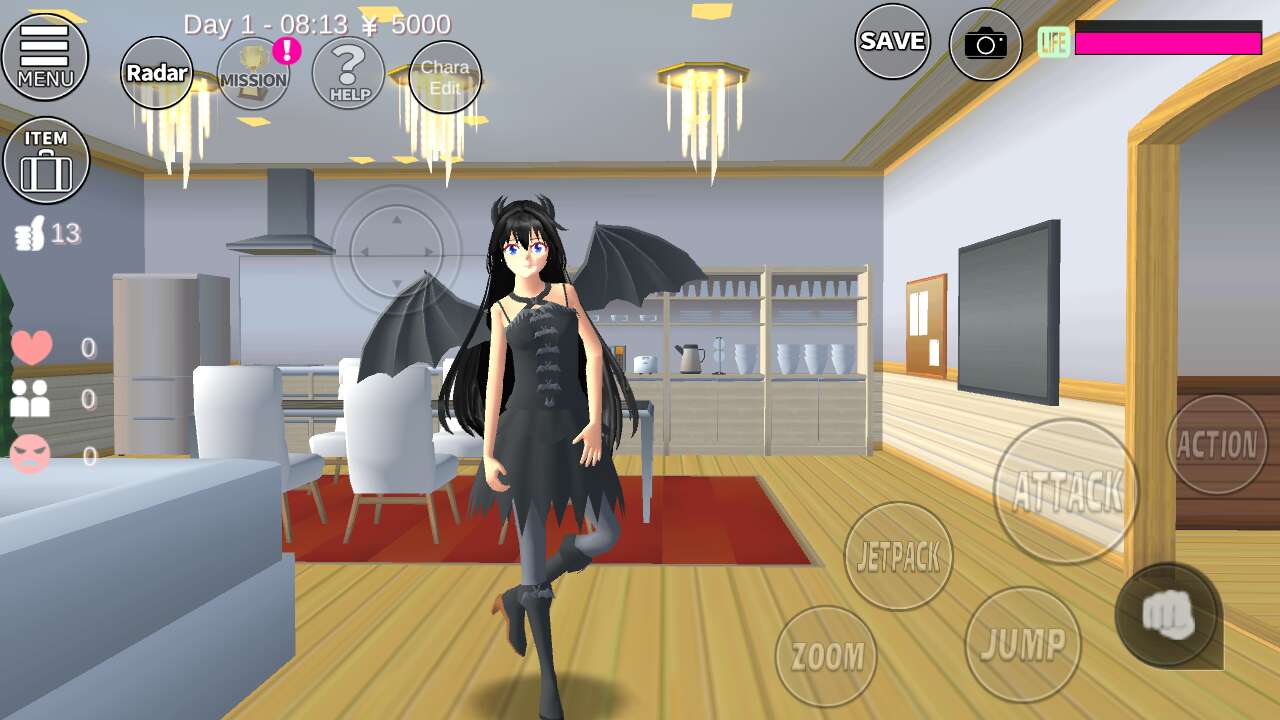The image size is (1280, 720).
Task: Toggle the Radar
Action: pos(157,73)
